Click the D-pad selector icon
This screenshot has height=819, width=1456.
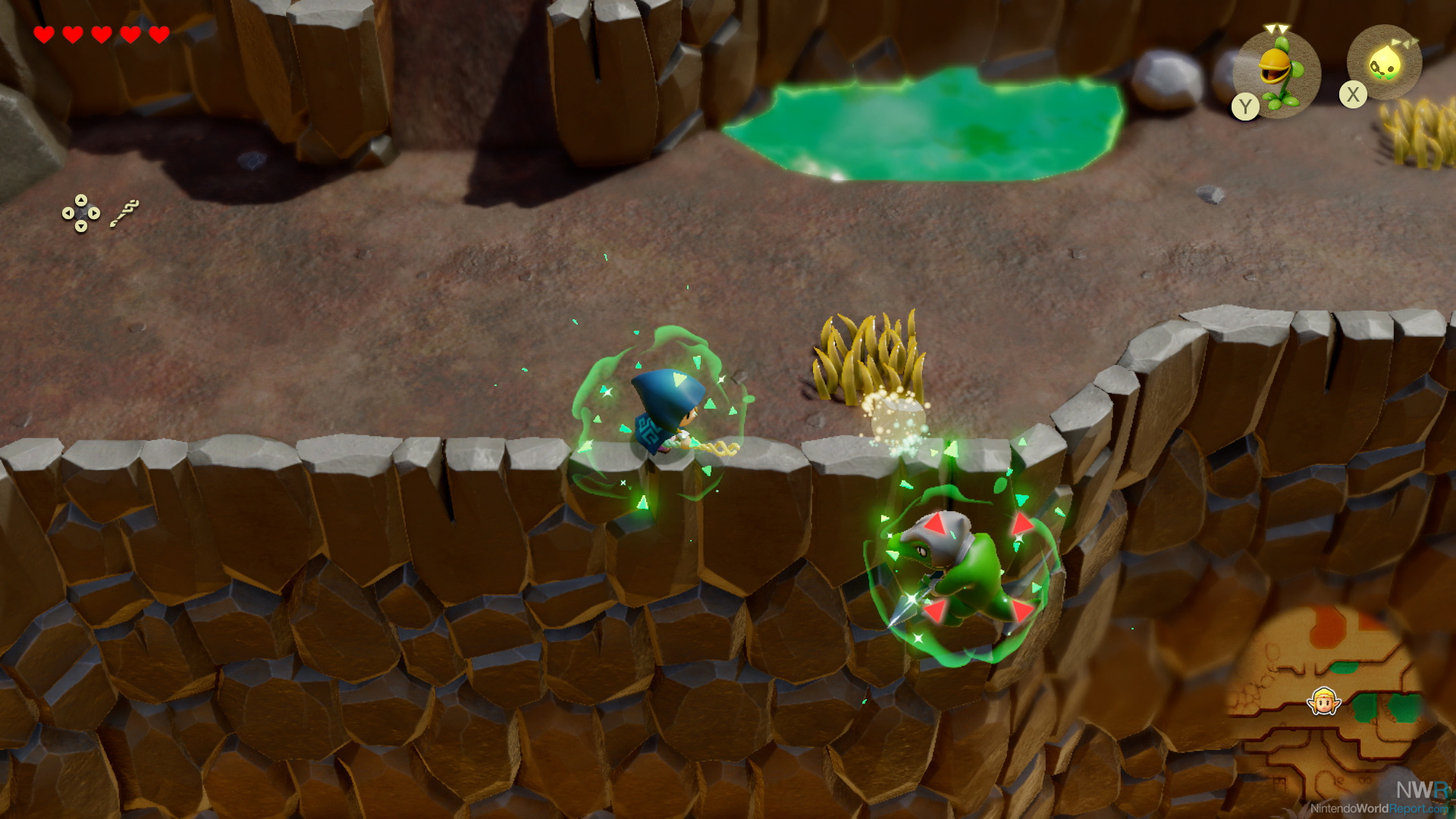coord(81,214)
